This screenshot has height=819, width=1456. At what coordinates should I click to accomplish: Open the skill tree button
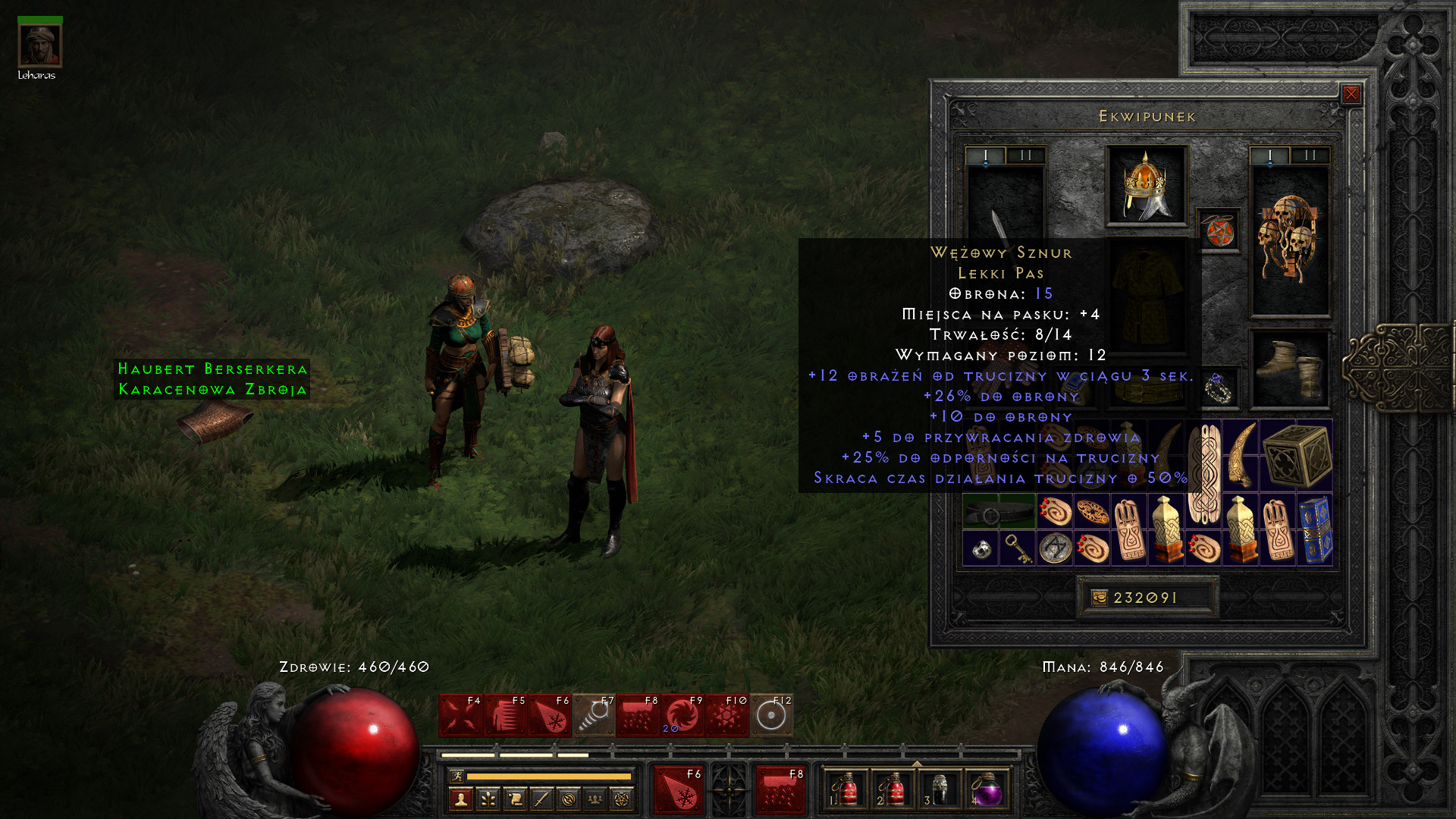coord(488,799)
